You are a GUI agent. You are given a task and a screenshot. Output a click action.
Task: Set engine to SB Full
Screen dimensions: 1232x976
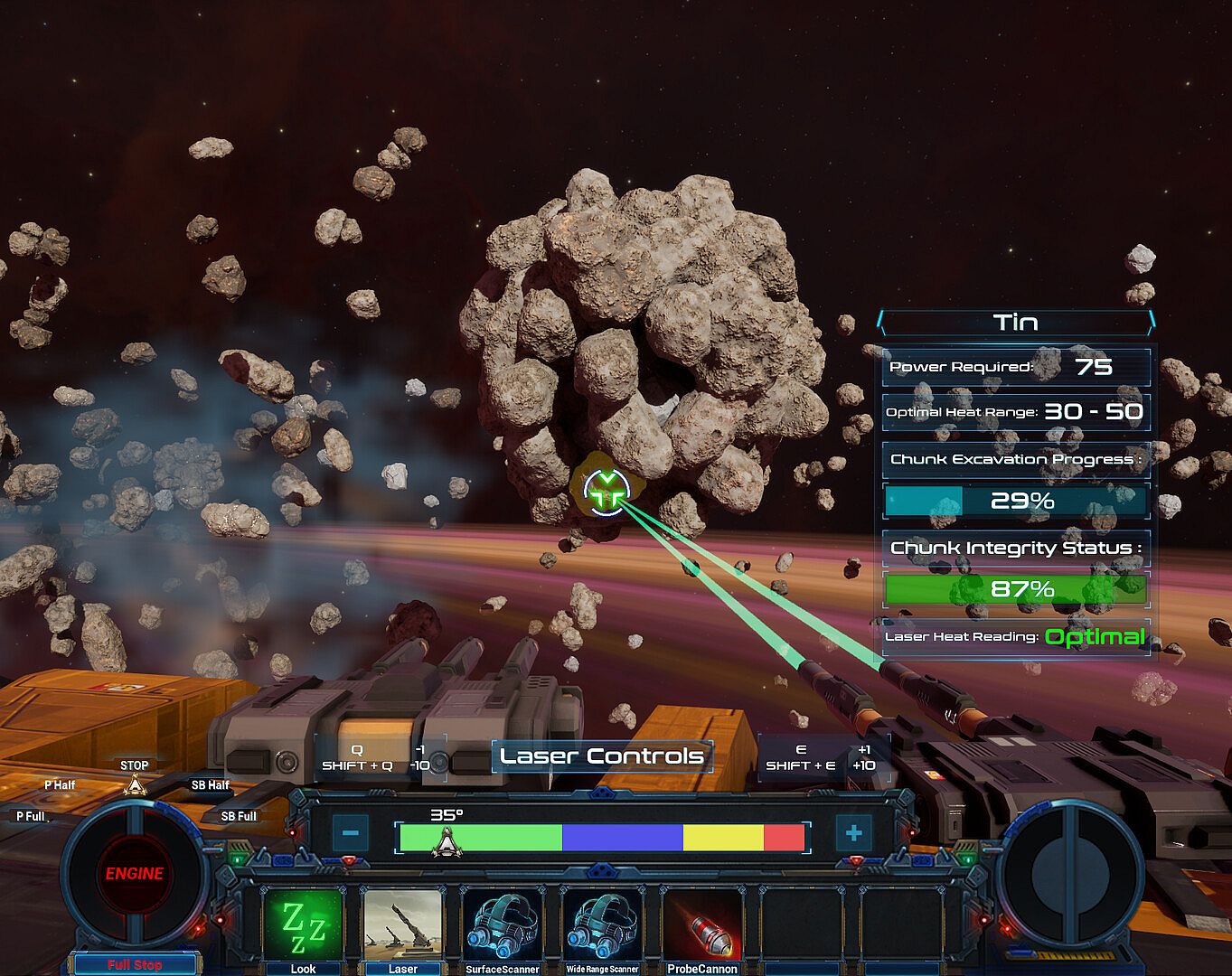(239, 816)
